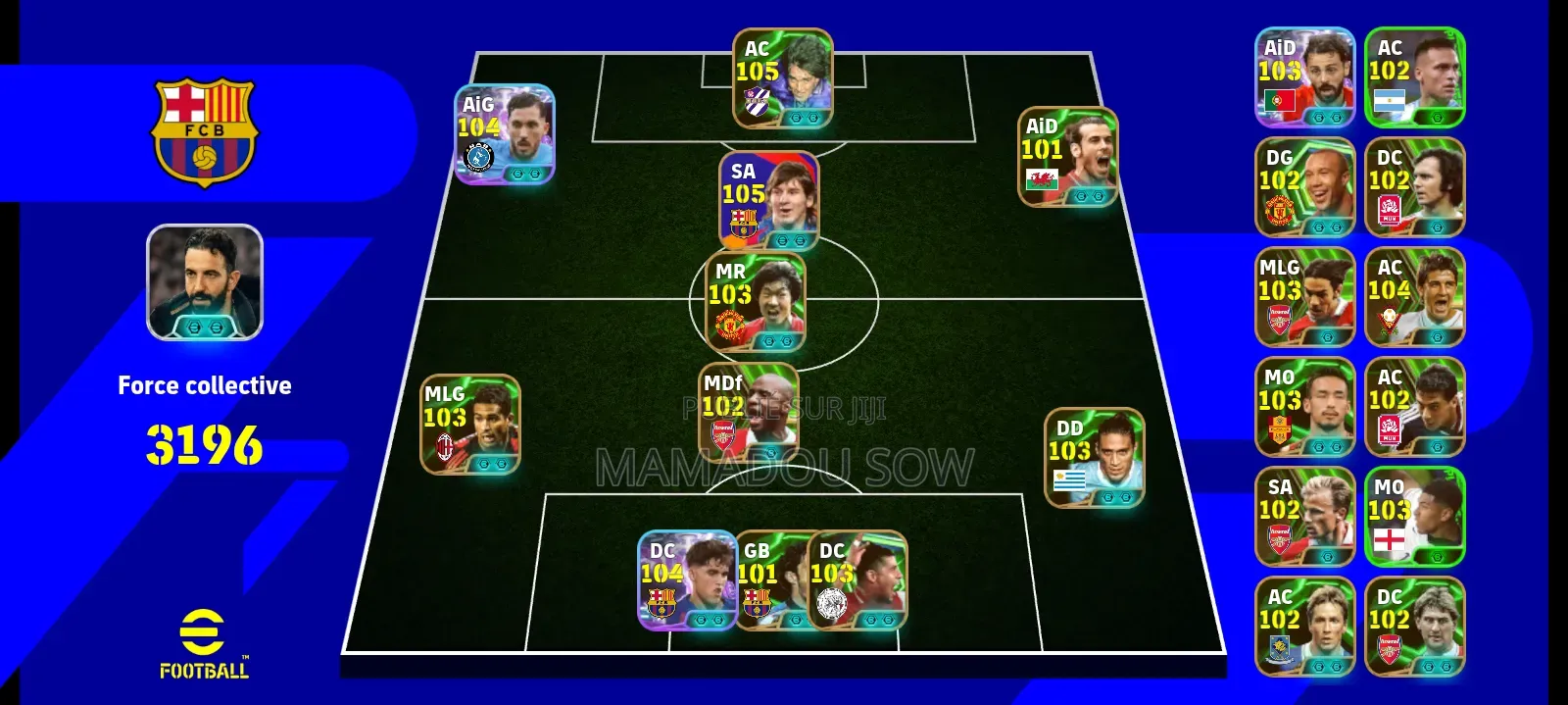Pick the DC 104 centre back card
This screenshot has height=705, width=1568.
point(686,580)
